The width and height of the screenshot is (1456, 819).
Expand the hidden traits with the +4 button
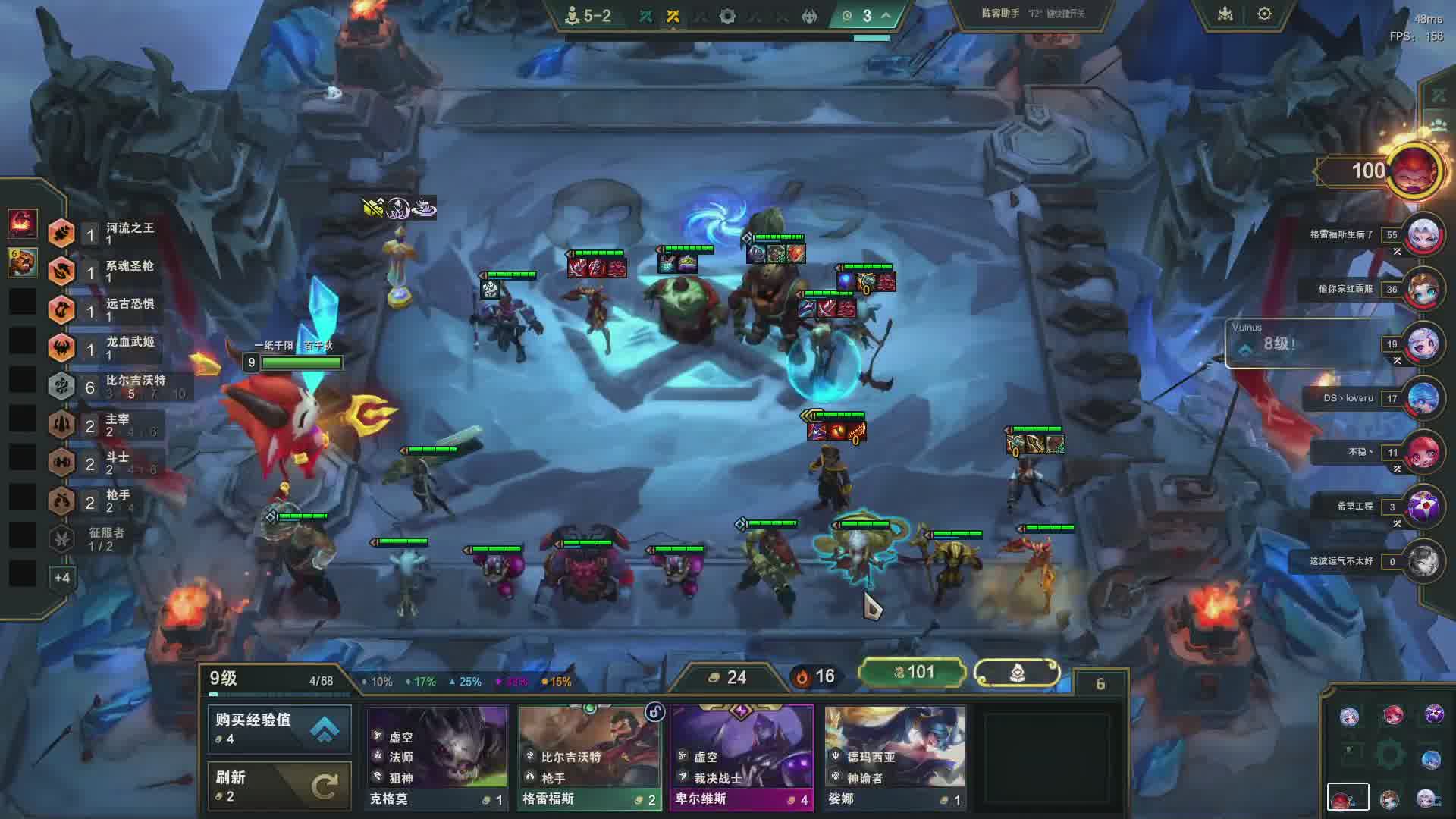click(62, 578)
